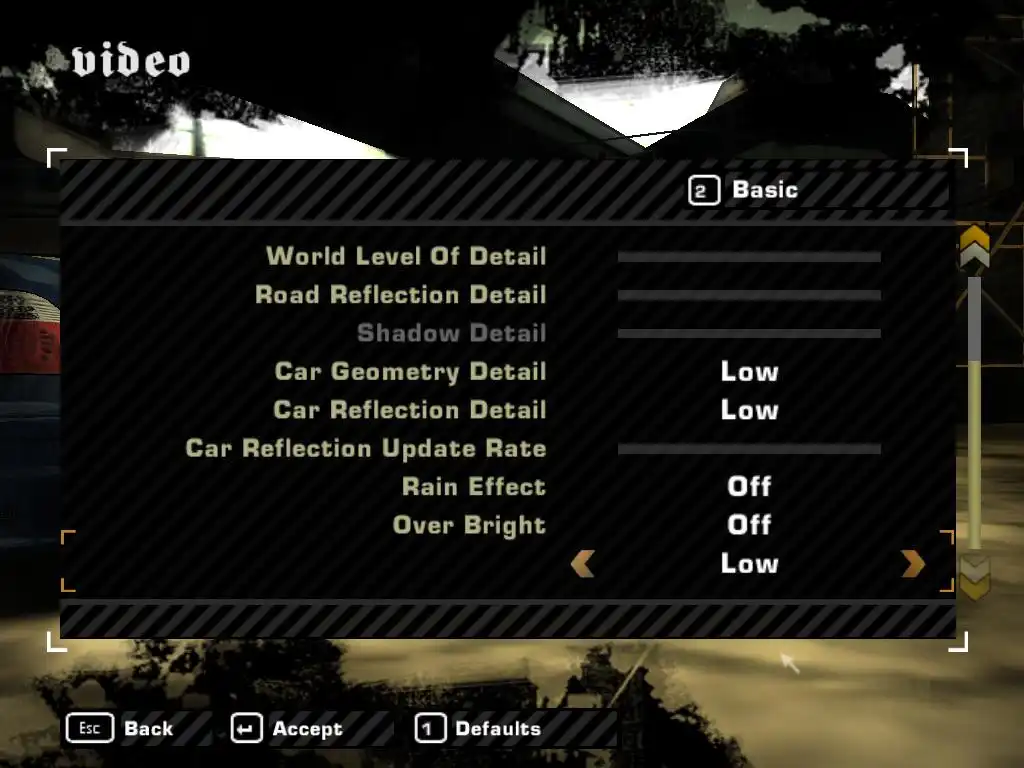
Task: Adjust the World Level Of Detail slider
Action: [749, 257]
